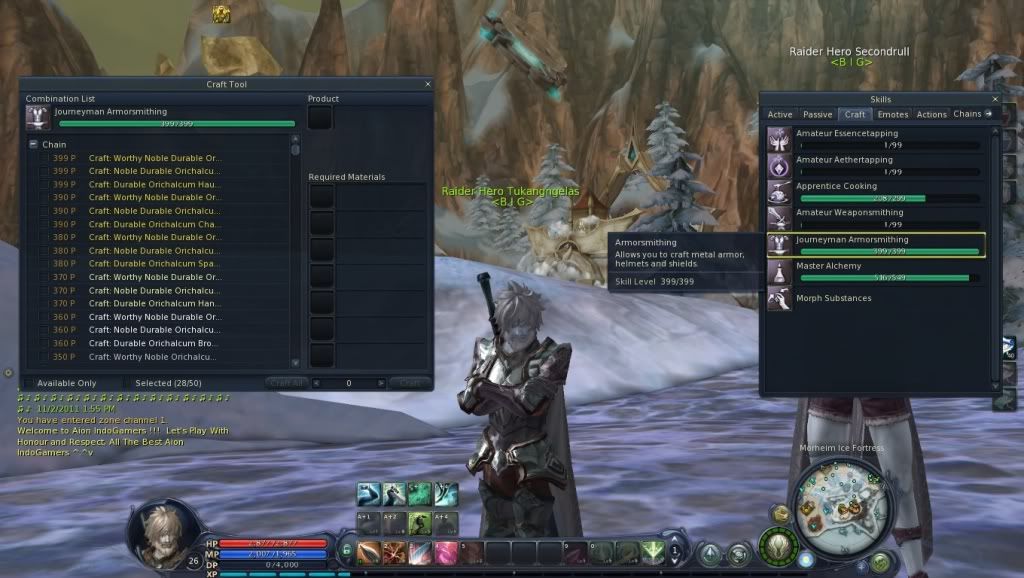Select the Craft: Durable Orichalcum Bro... recipe

[x=155, y=343]
